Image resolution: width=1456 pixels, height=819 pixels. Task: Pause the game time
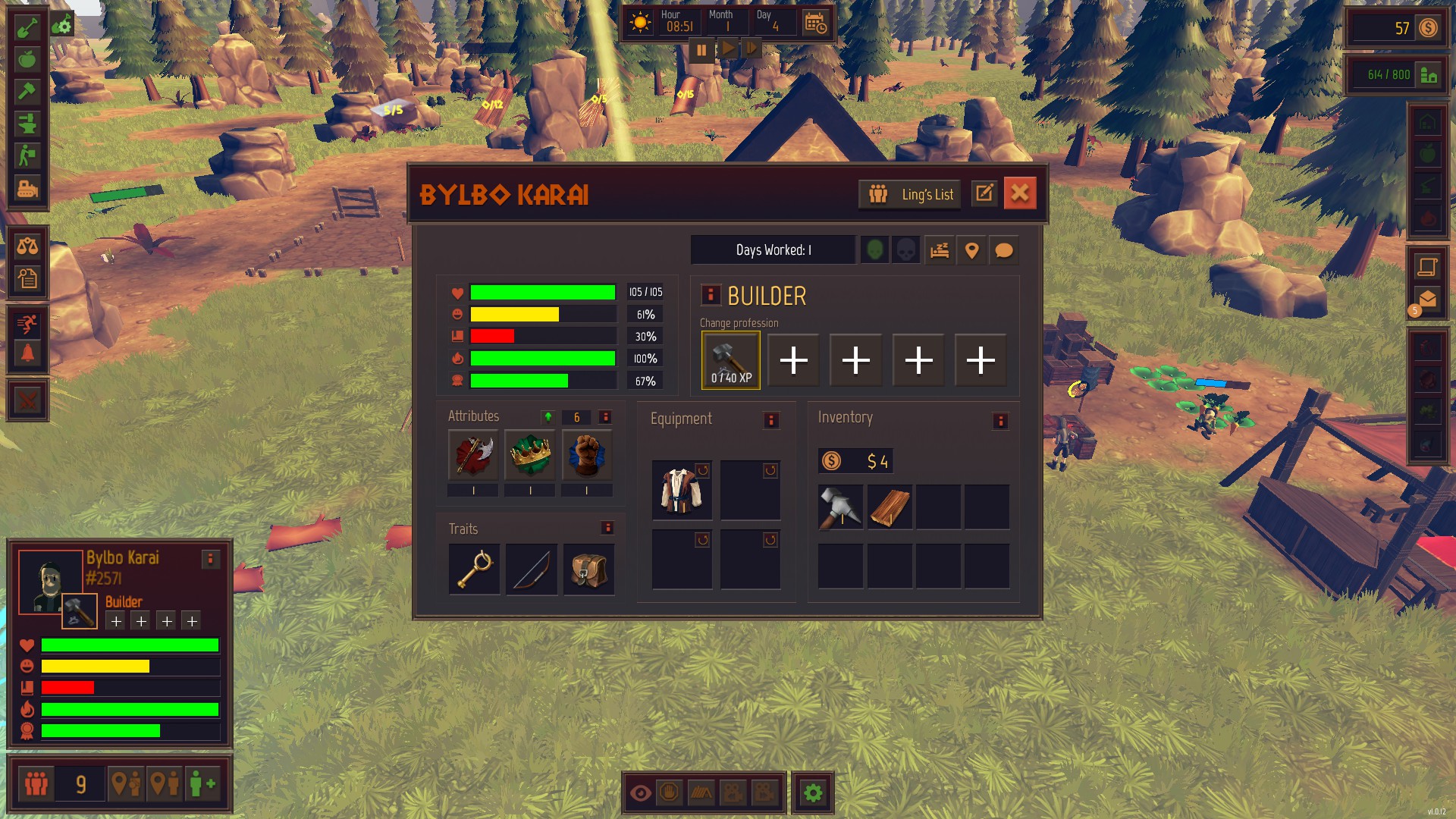tap(701, 50)
